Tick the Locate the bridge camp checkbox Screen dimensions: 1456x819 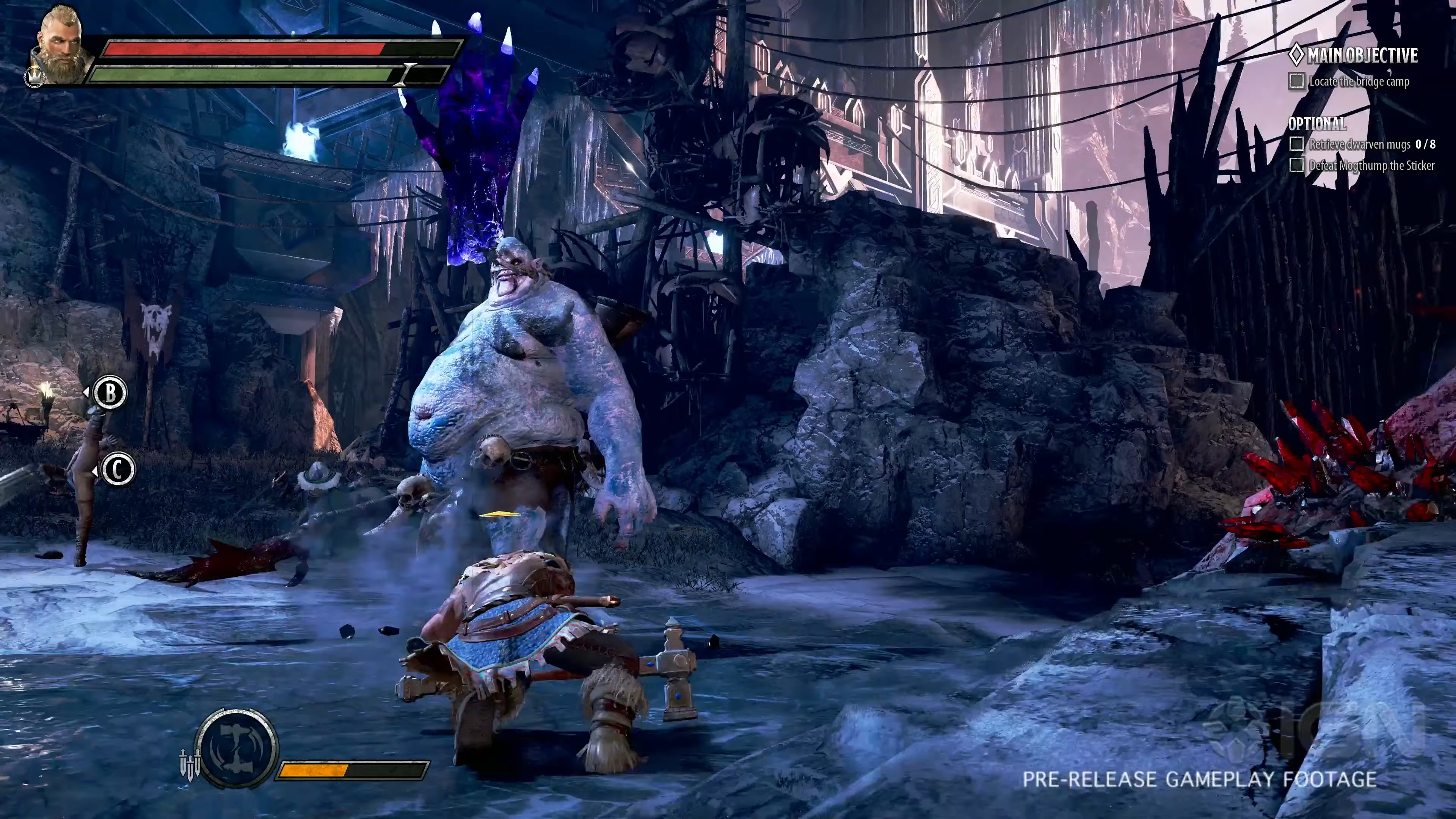(x=1297, y=82)
